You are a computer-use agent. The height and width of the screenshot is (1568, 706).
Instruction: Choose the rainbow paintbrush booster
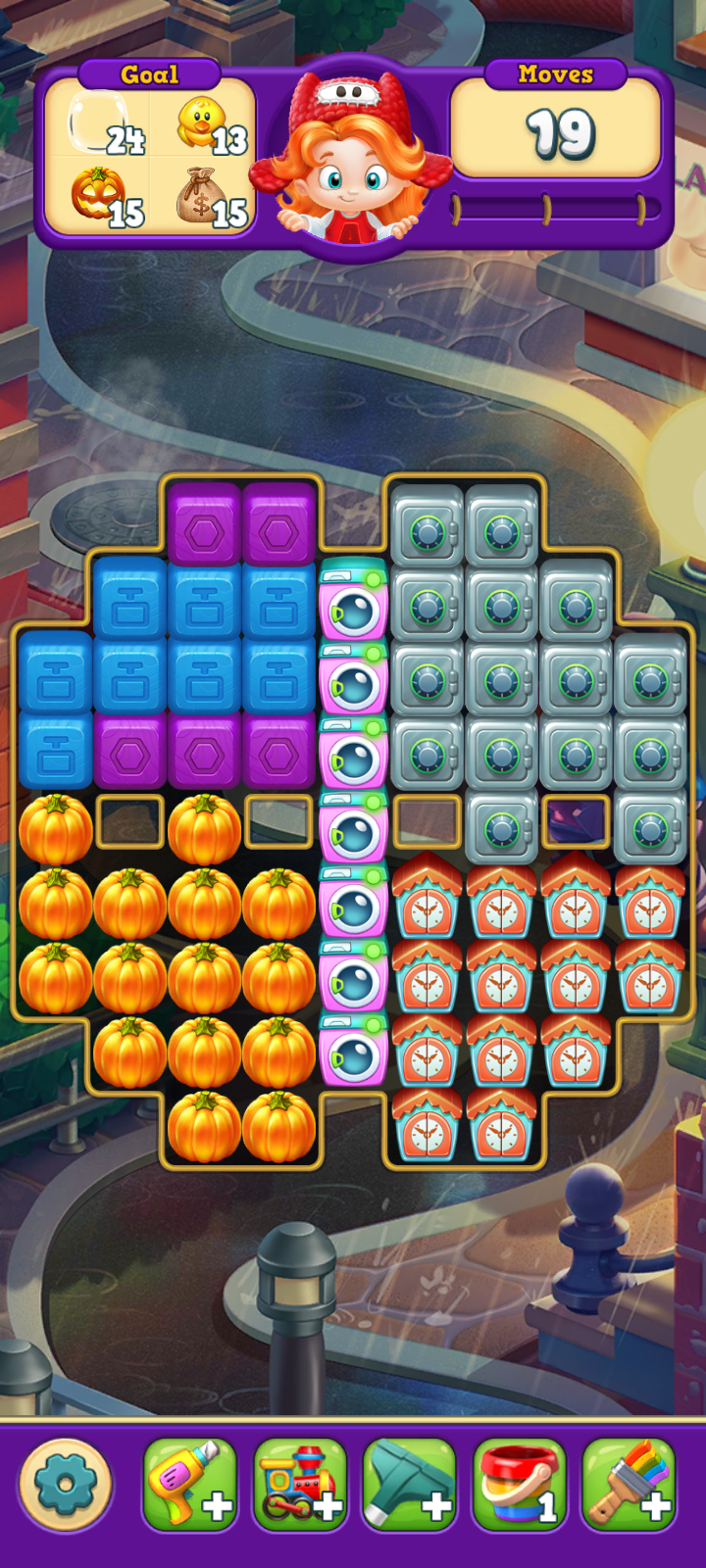pos(630,1485)
